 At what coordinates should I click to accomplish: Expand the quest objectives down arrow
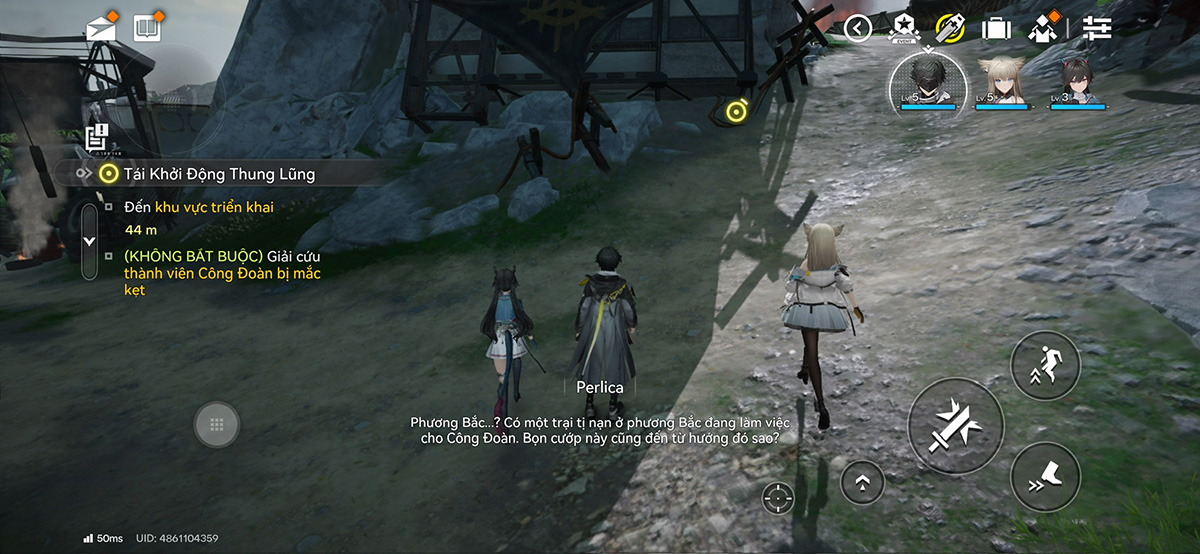89,241
